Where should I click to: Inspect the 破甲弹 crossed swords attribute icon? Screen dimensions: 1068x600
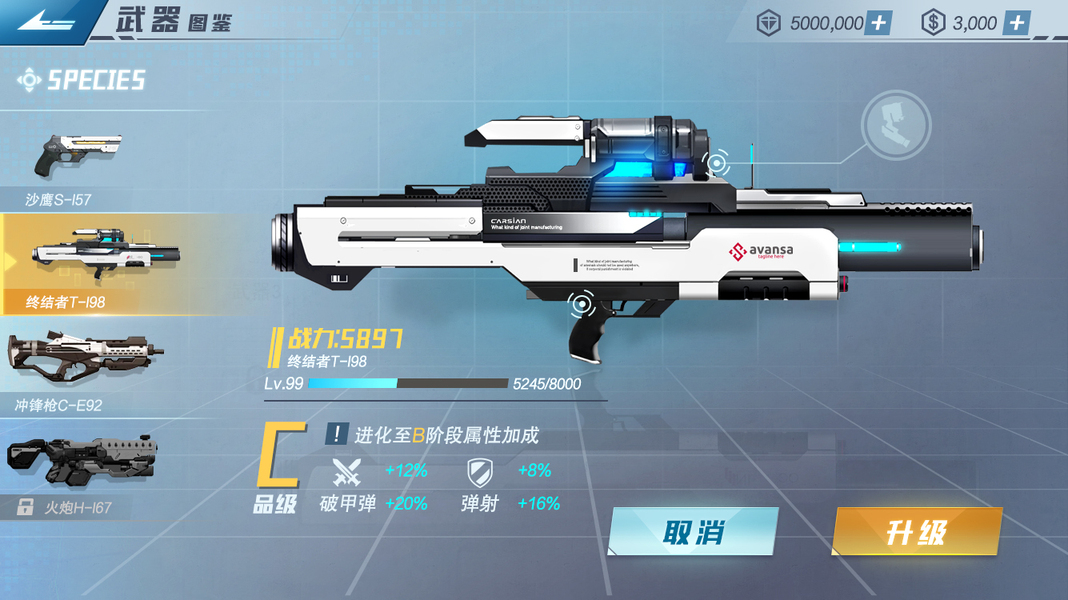(347, 471)
